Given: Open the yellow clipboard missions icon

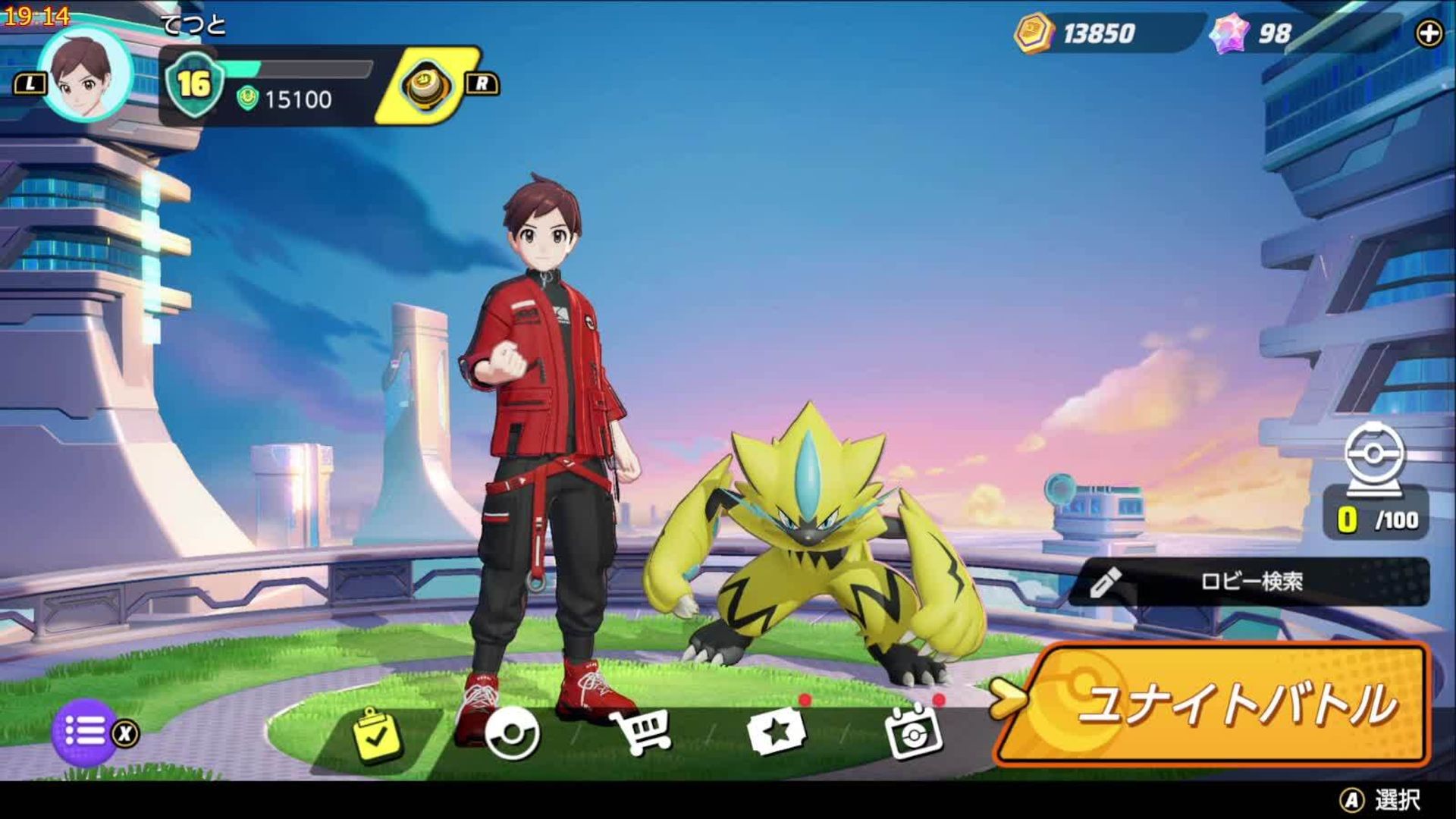Looking at the screenshot, I should (x=377, y=734).
